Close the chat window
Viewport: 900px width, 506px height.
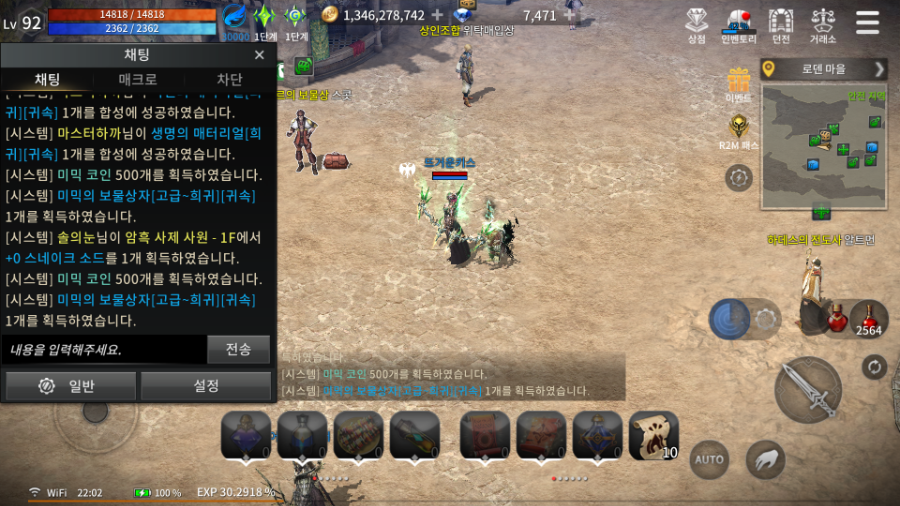coord(259,55)
